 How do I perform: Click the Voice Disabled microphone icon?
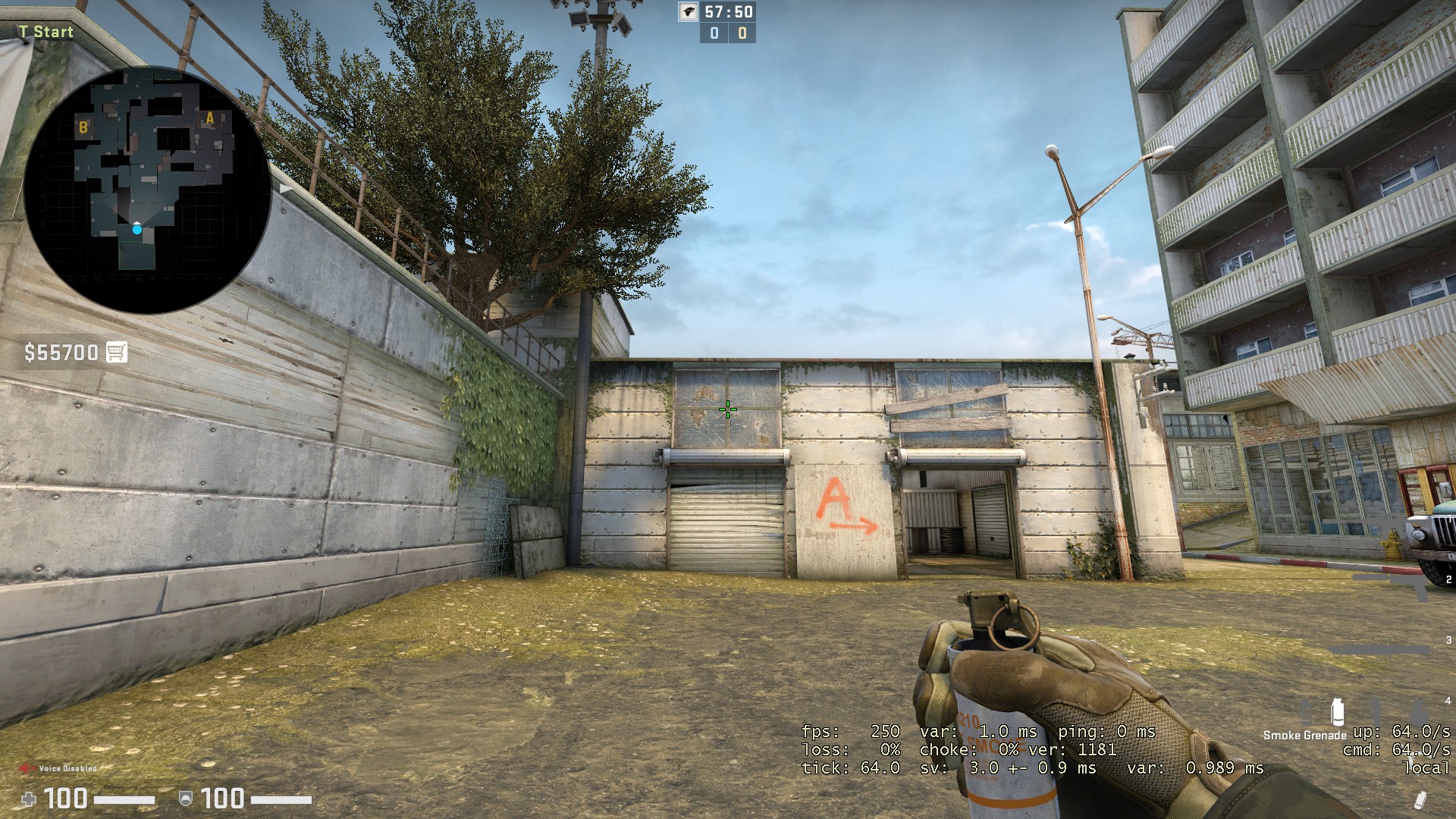click(27, 768)
